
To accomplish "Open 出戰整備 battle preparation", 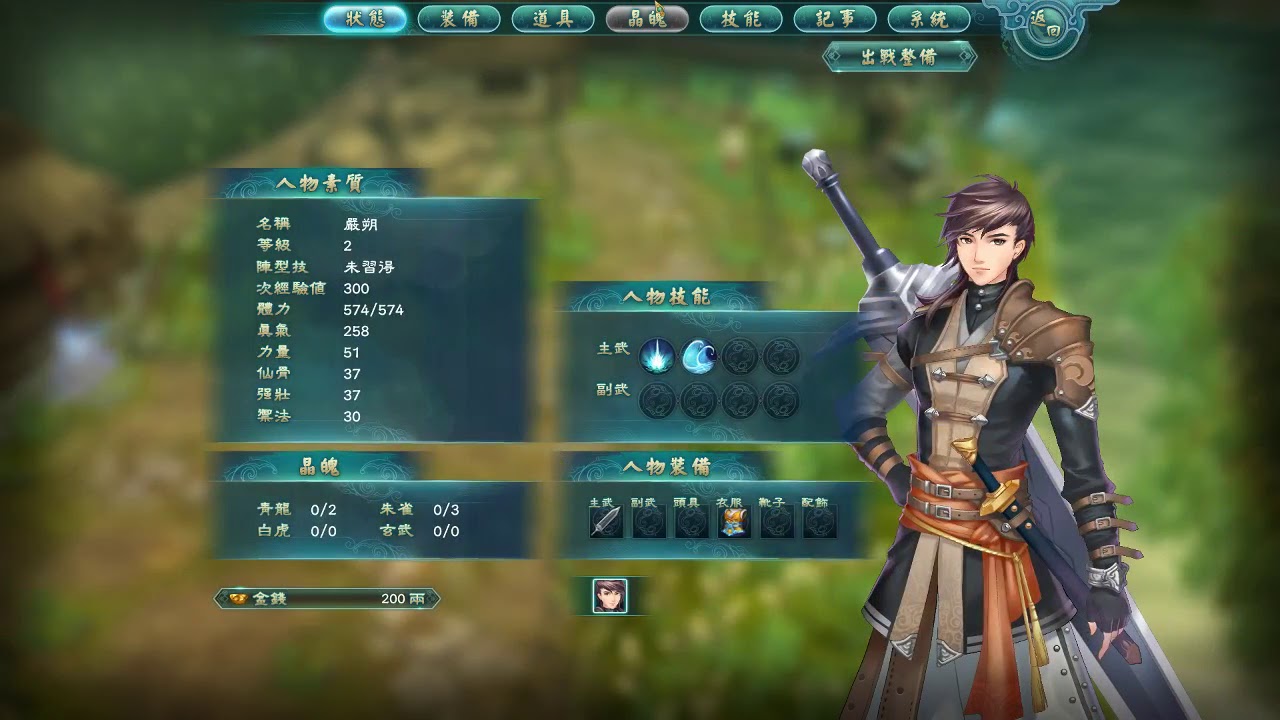I will click(x=899, y=57).
